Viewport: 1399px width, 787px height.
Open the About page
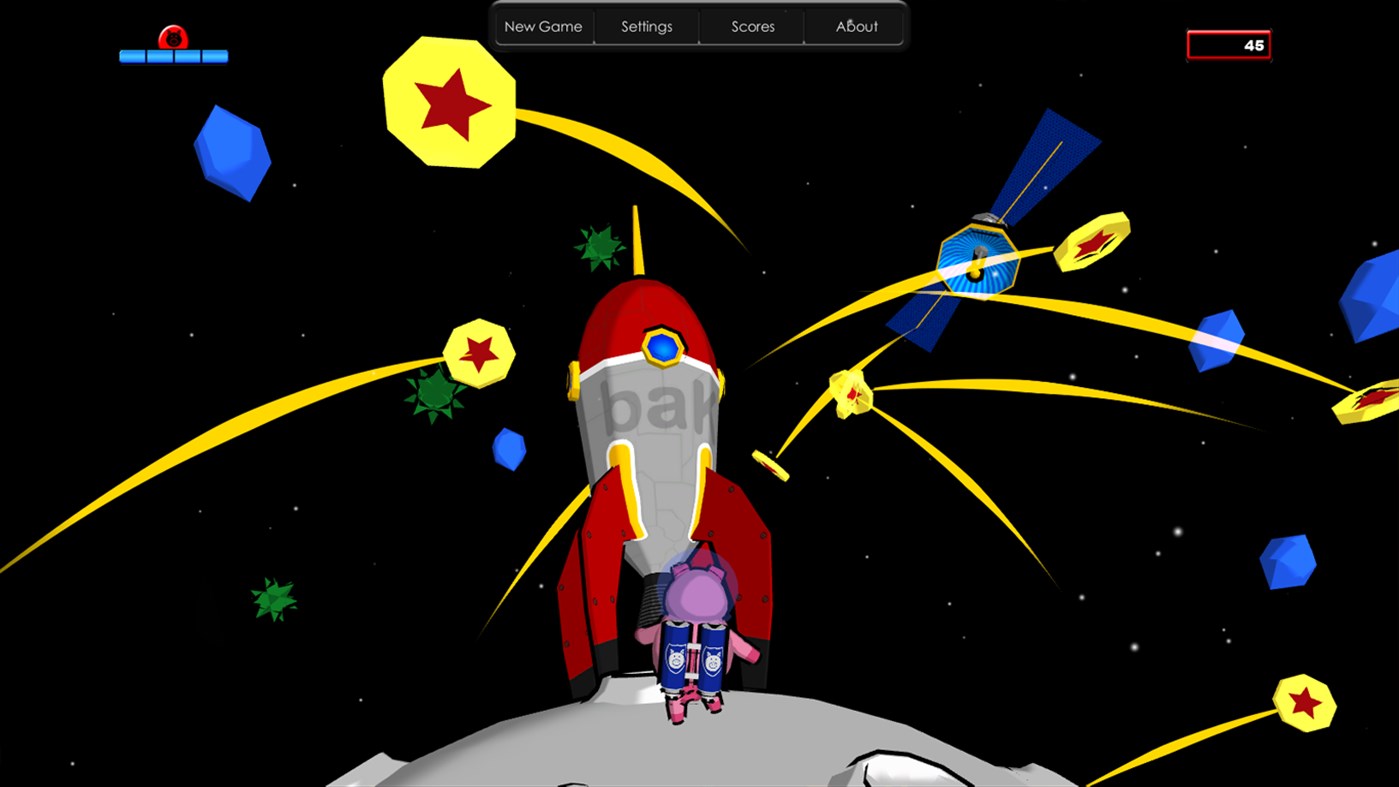pos(855,26)
